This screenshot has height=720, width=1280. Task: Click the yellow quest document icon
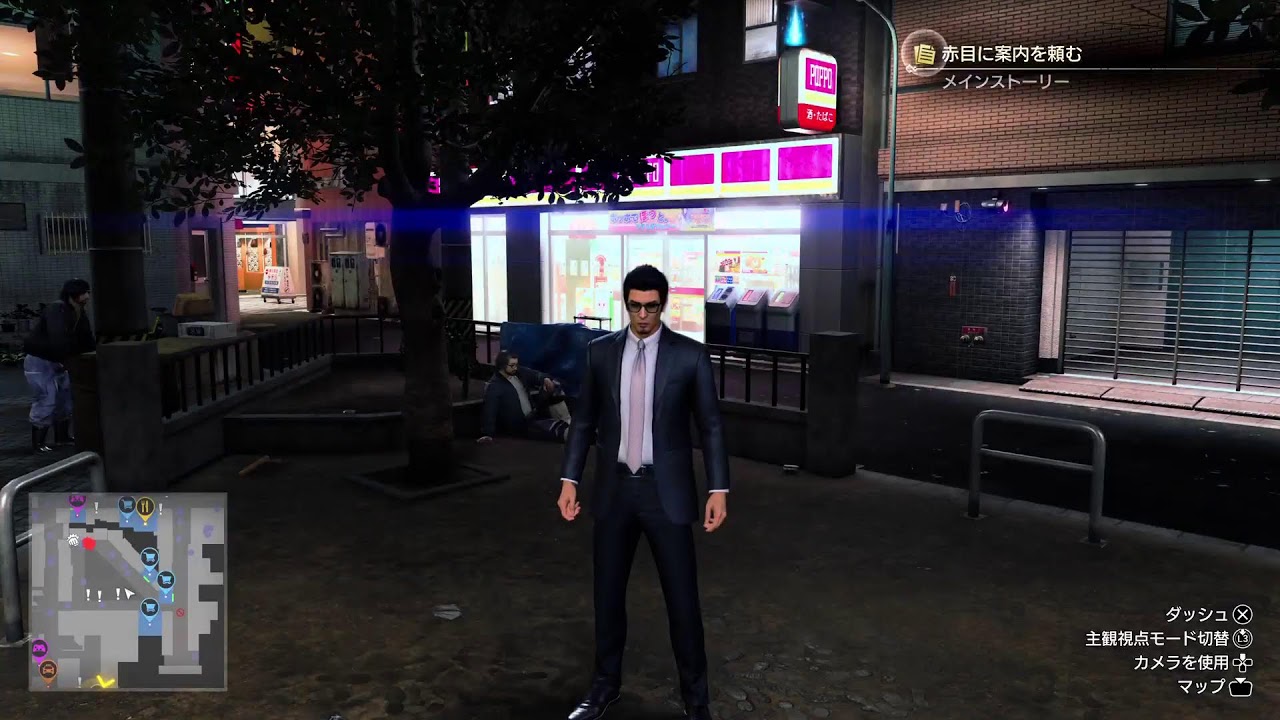pos(925,54)
